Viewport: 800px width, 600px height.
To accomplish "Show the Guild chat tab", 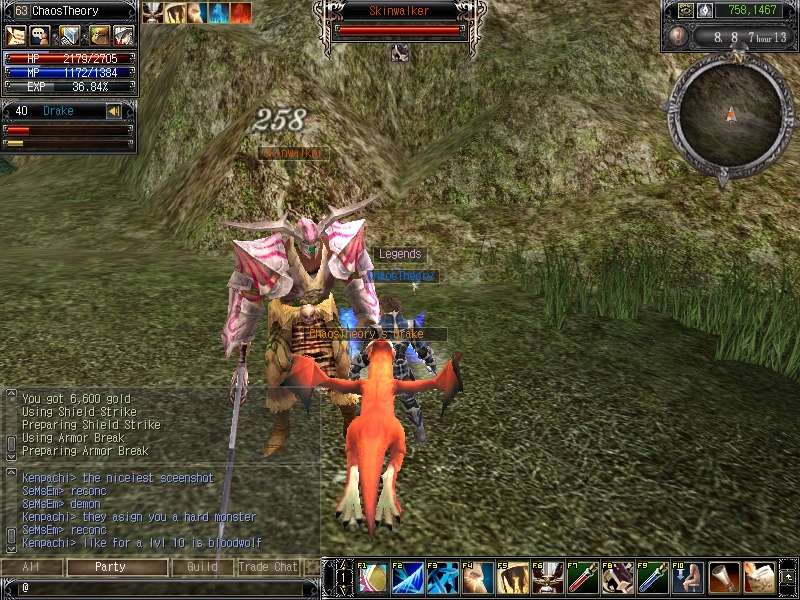I will [x=202, y=567].
